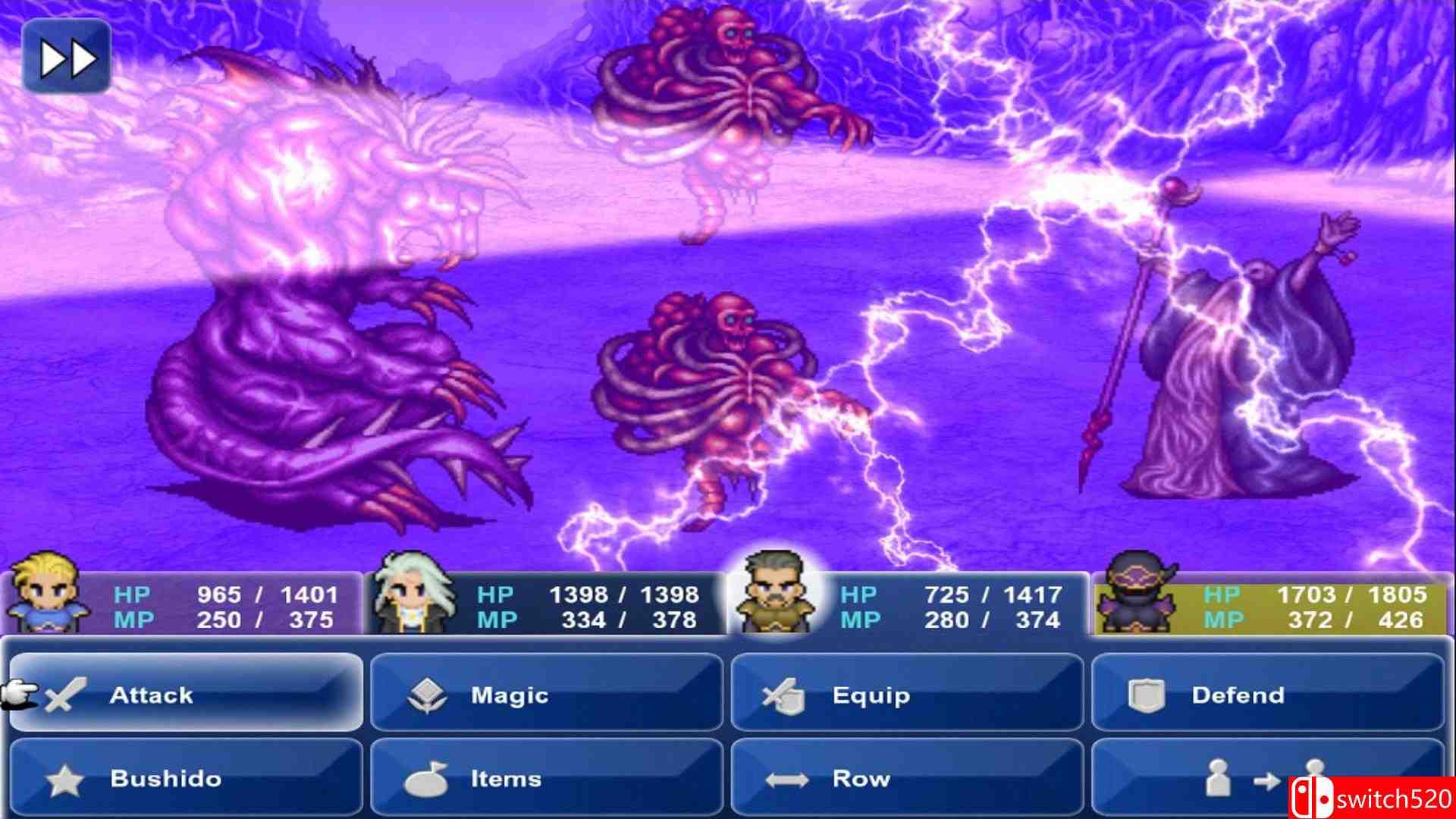The image size is (1456, 819).
Task: Choose the Bushido command
Action: (182, 778)
